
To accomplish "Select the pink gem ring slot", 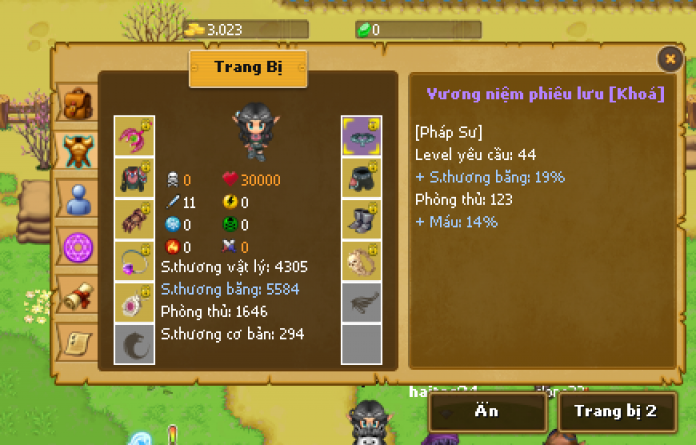I will pos(134,302).
